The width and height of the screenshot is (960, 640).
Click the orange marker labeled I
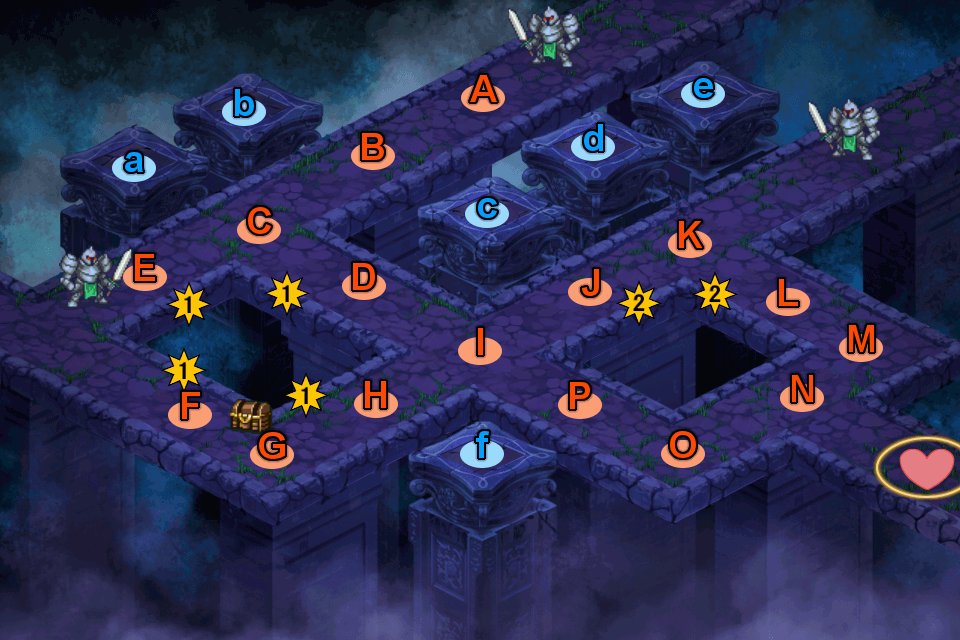(480, 346)
